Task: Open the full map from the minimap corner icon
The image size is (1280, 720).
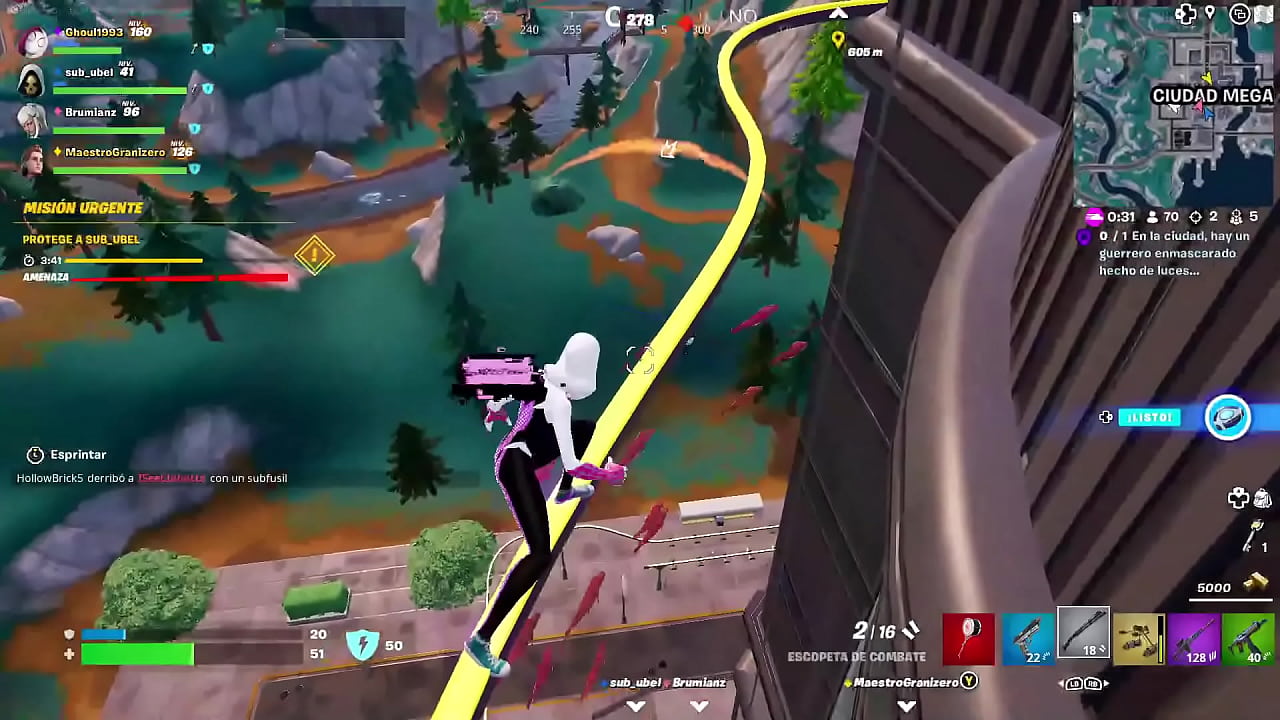Action: click(x=1263, y=13)
